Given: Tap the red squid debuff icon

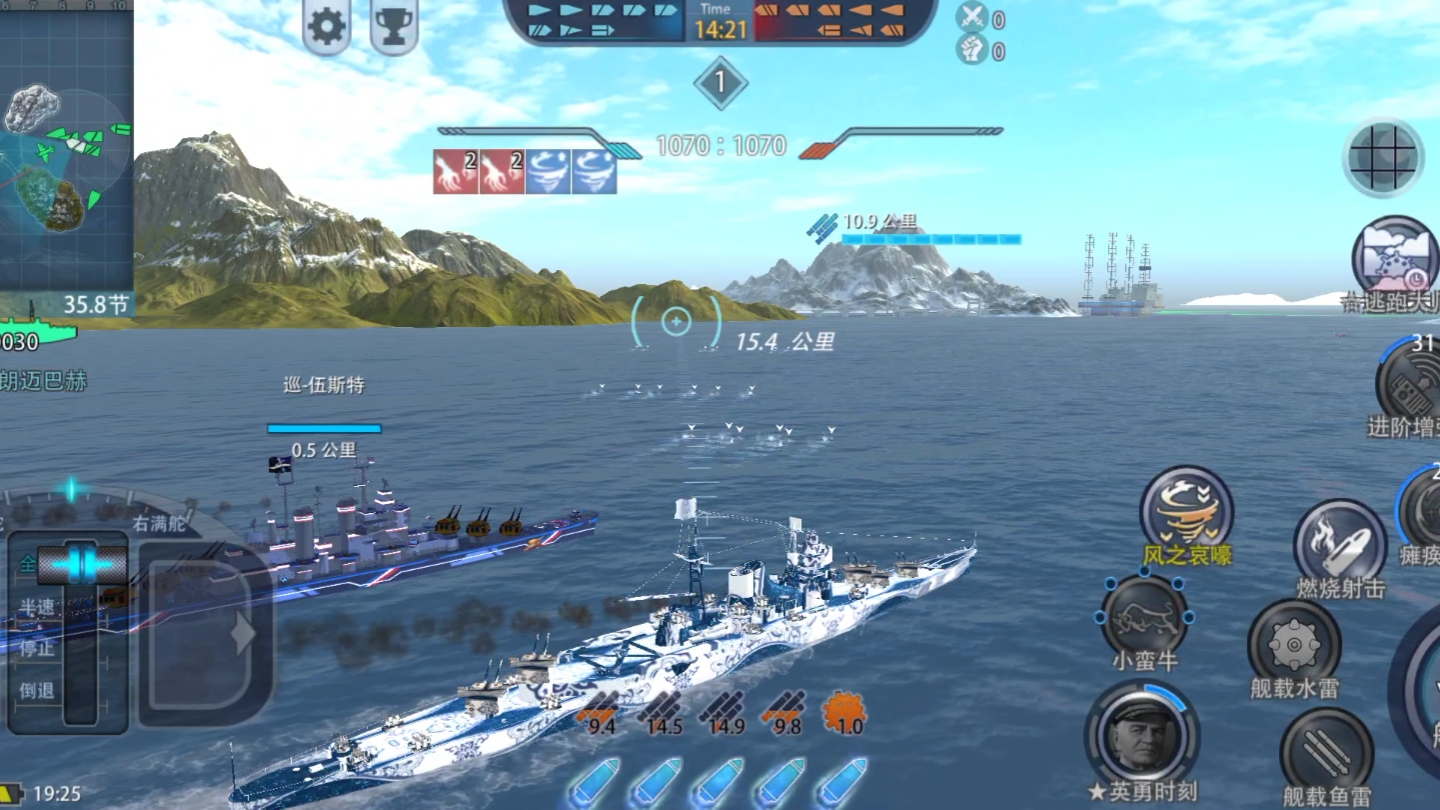Looking at the screenshot, I should tap(455, 171).
